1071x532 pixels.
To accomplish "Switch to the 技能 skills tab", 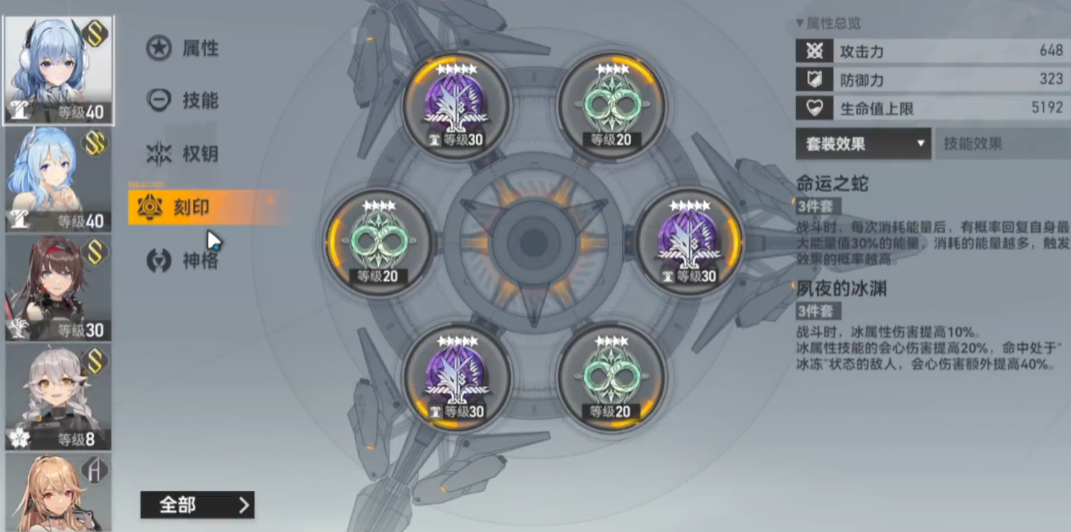I will (x=183, y=100).
